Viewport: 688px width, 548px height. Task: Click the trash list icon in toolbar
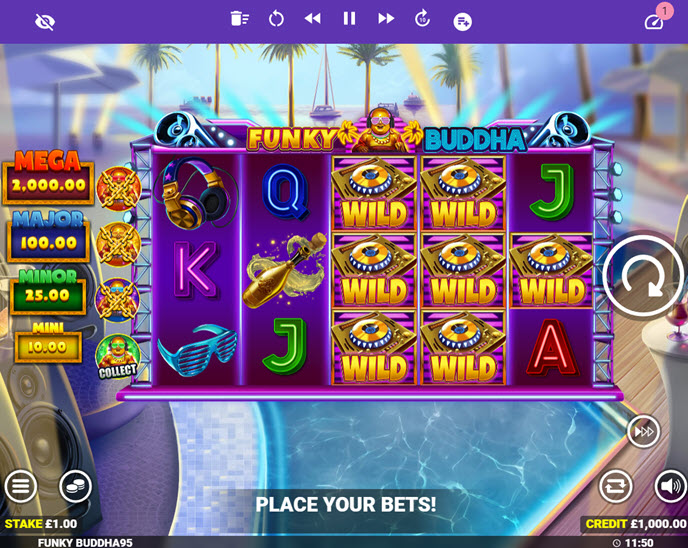pyautogui.click(x=239, y=18)
